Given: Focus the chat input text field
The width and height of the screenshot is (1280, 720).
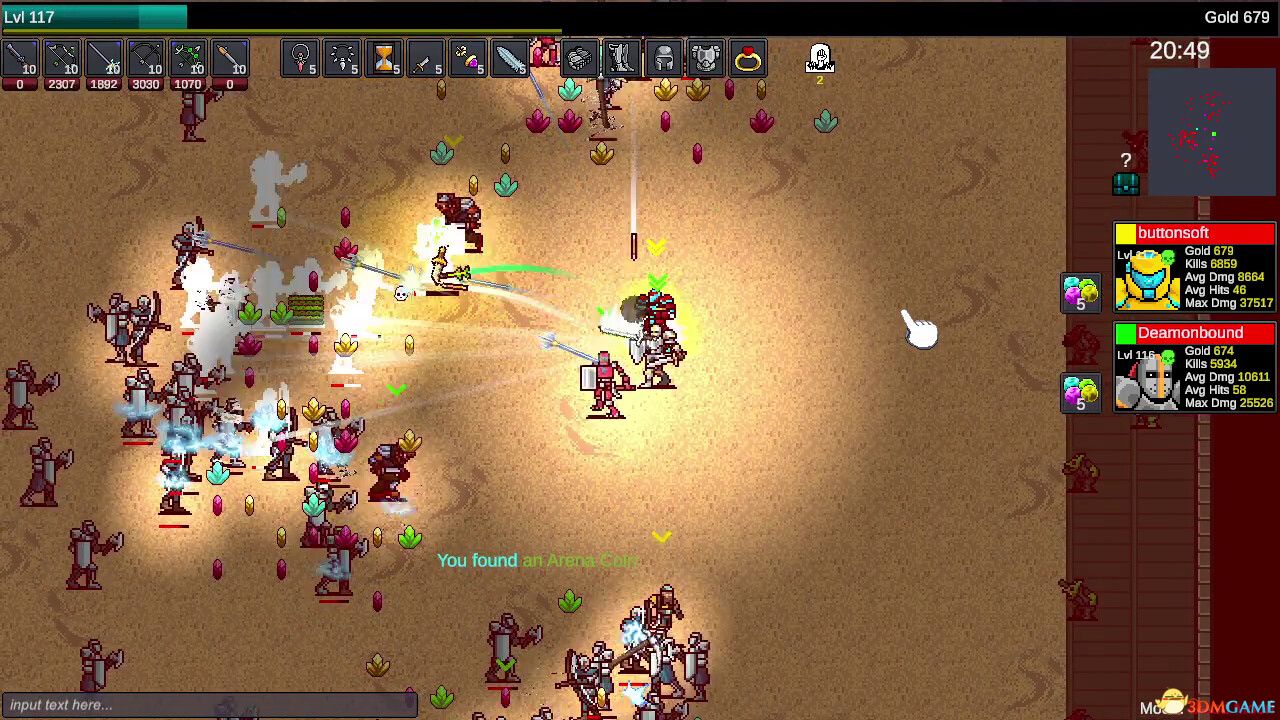Looking at the screenshot, I should tap(208, 705).
